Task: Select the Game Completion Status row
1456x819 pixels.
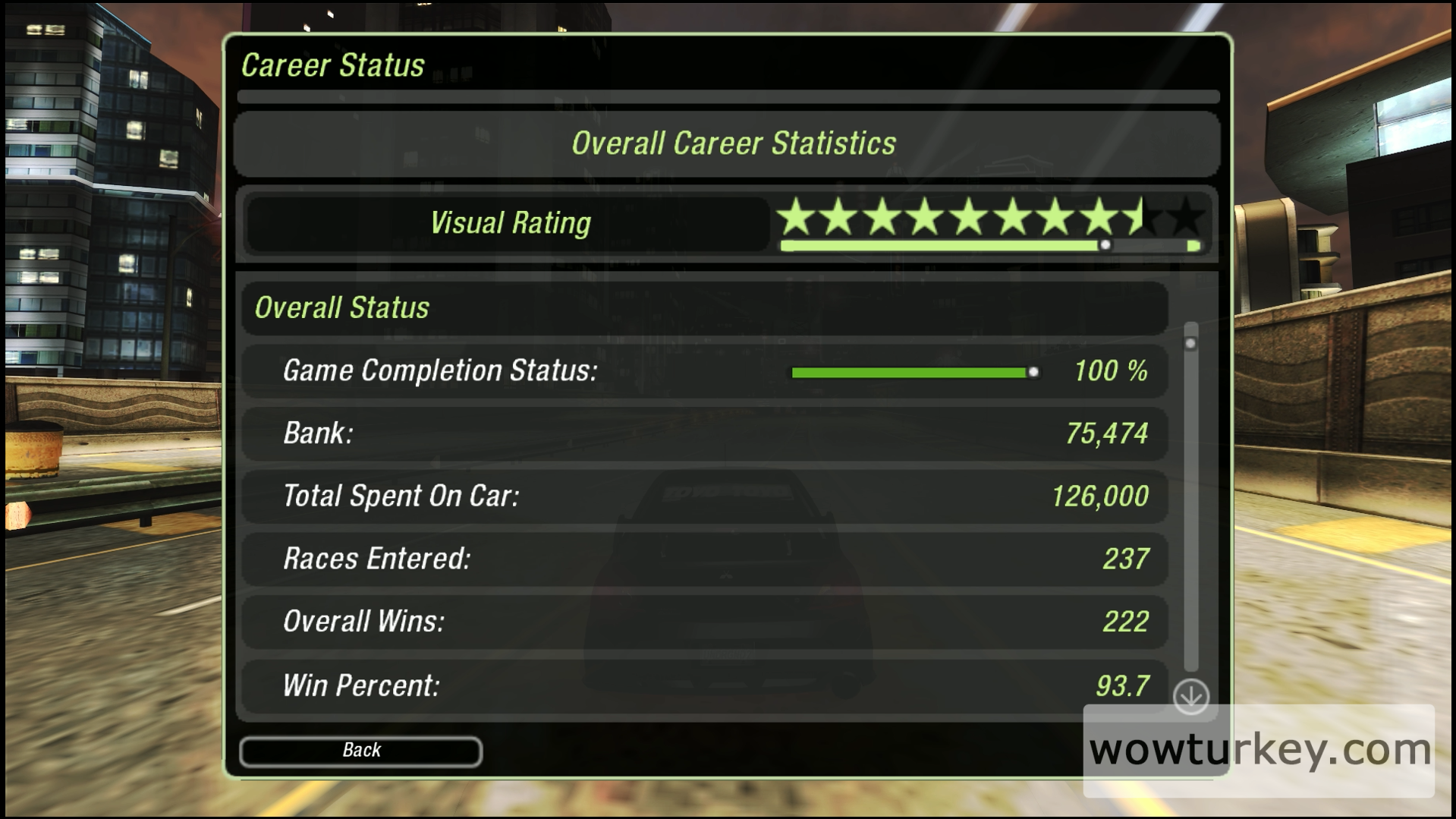Action: (704, 371)
